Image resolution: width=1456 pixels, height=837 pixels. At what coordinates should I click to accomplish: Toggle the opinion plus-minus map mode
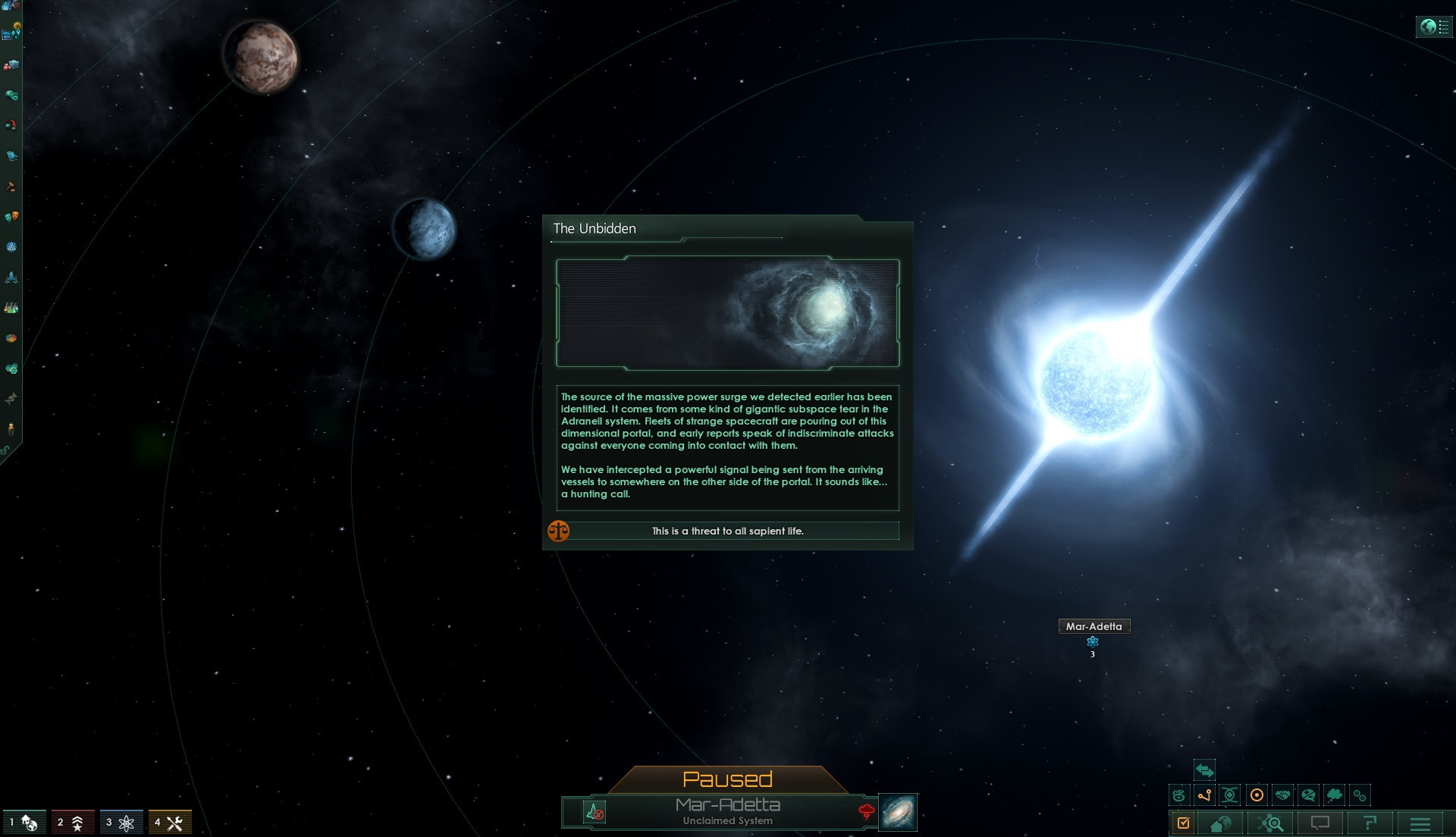pyautogui.click(x=1308, y=795)
